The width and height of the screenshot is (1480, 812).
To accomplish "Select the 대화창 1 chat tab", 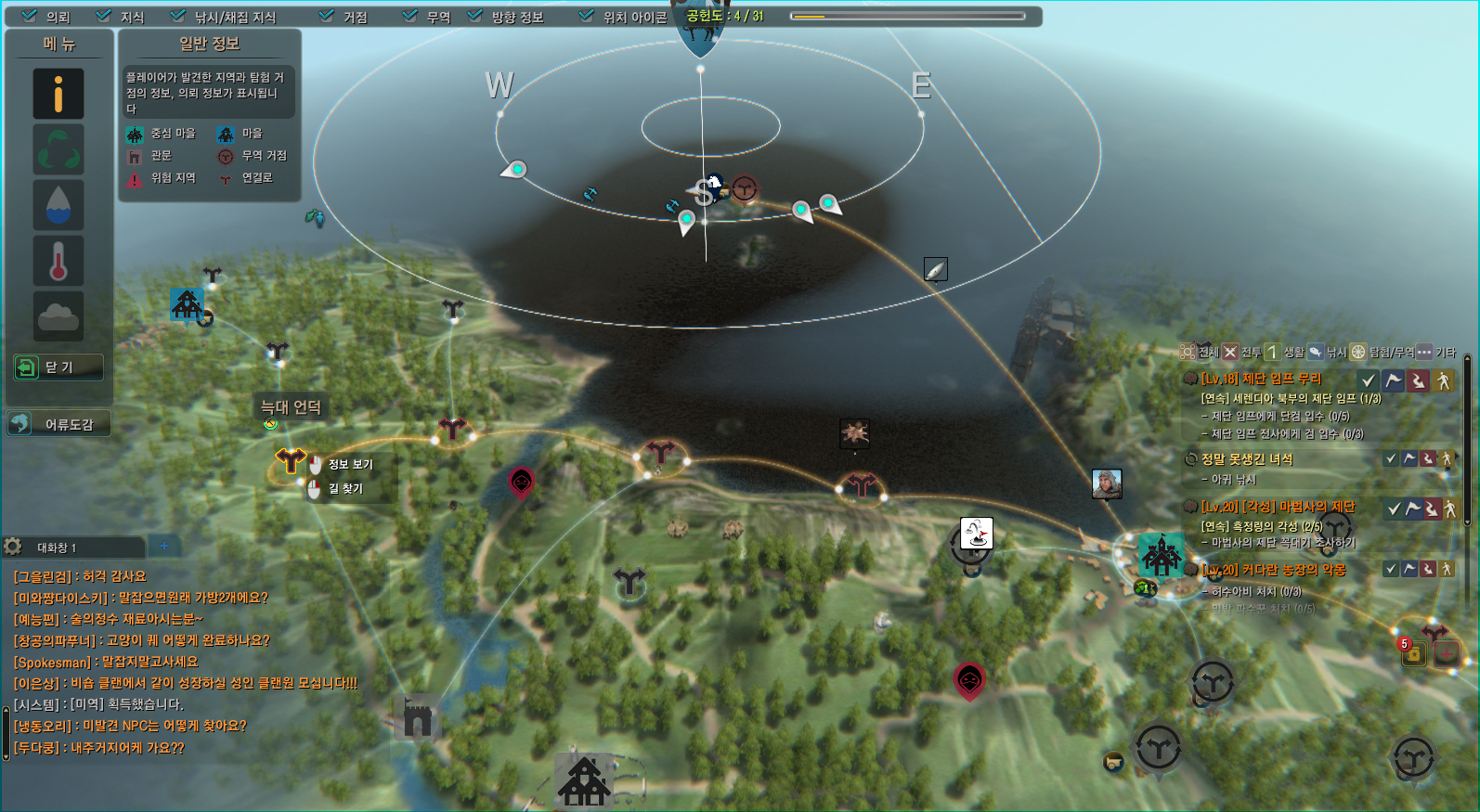I will pos(58,548).
